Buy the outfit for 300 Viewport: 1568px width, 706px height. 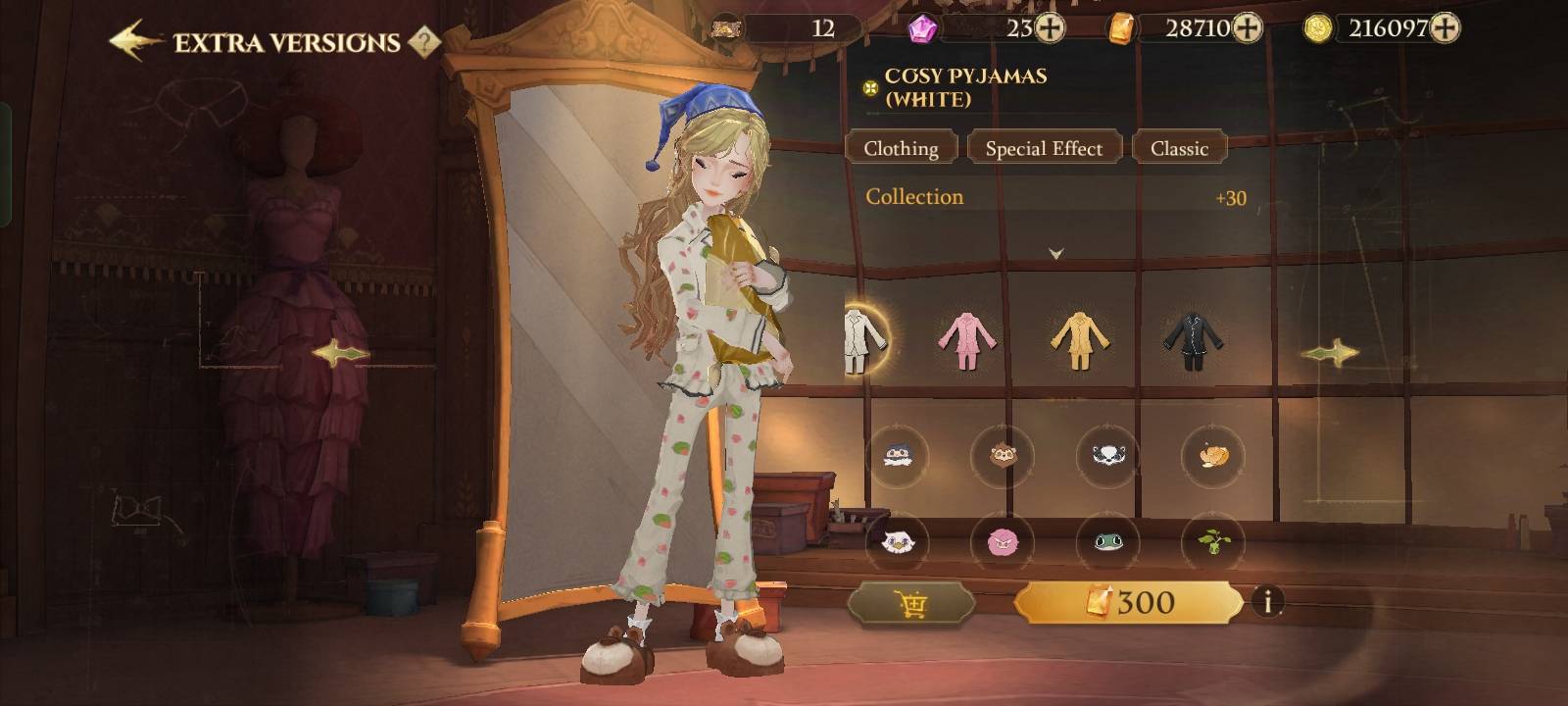pyautogui.click(x=1128, y=602)
